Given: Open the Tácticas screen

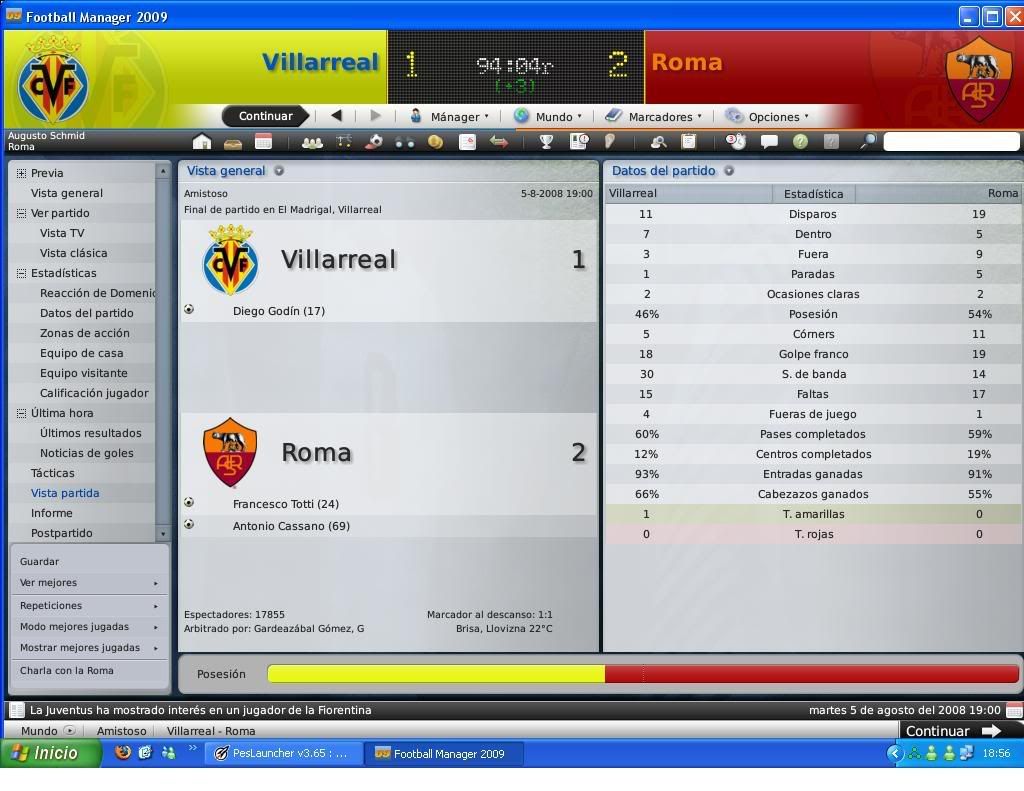Looking at the screenshot, I should (x=52, y=473).
